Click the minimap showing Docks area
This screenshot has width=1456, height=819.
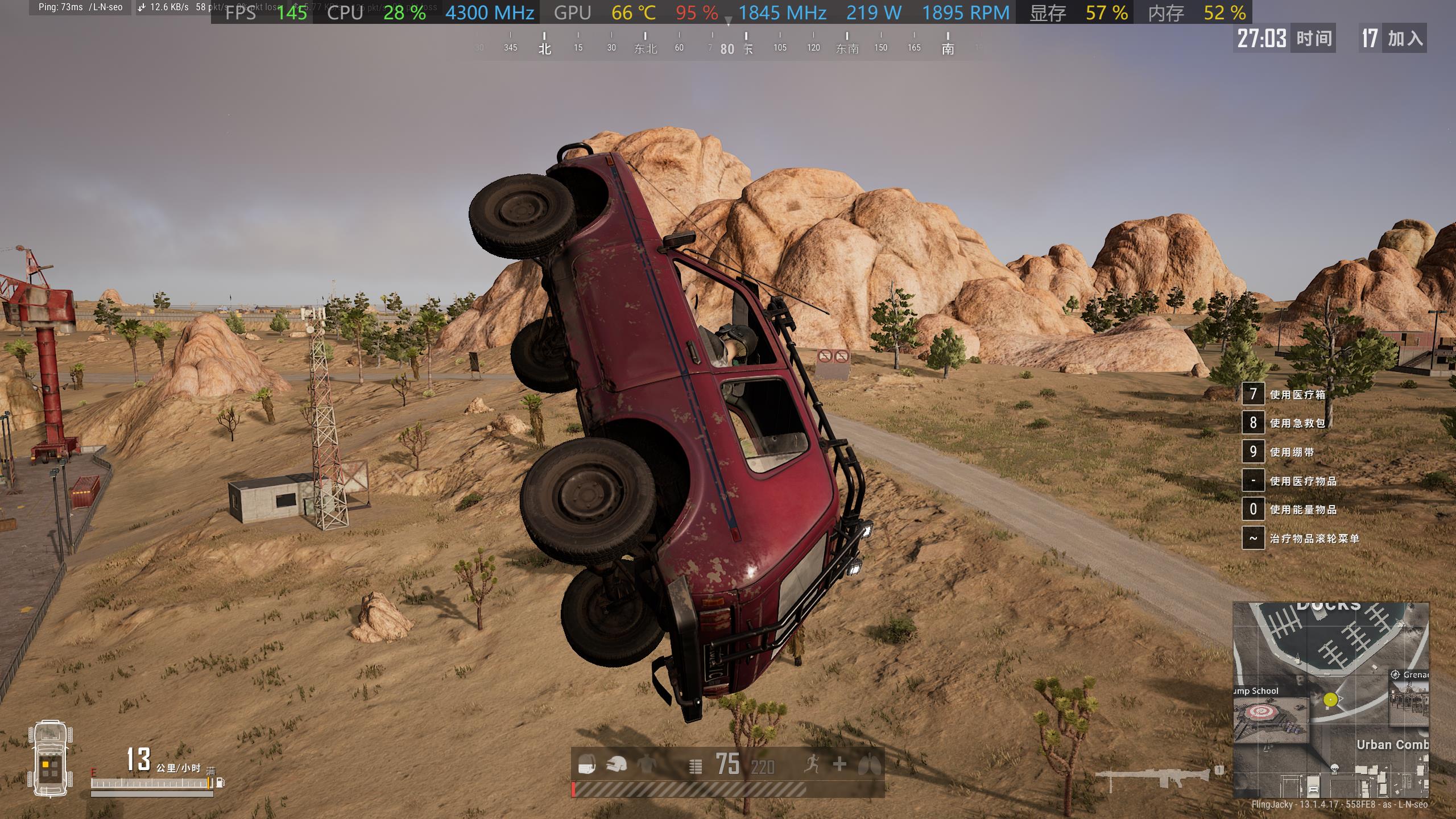[x=1330, y=700]
